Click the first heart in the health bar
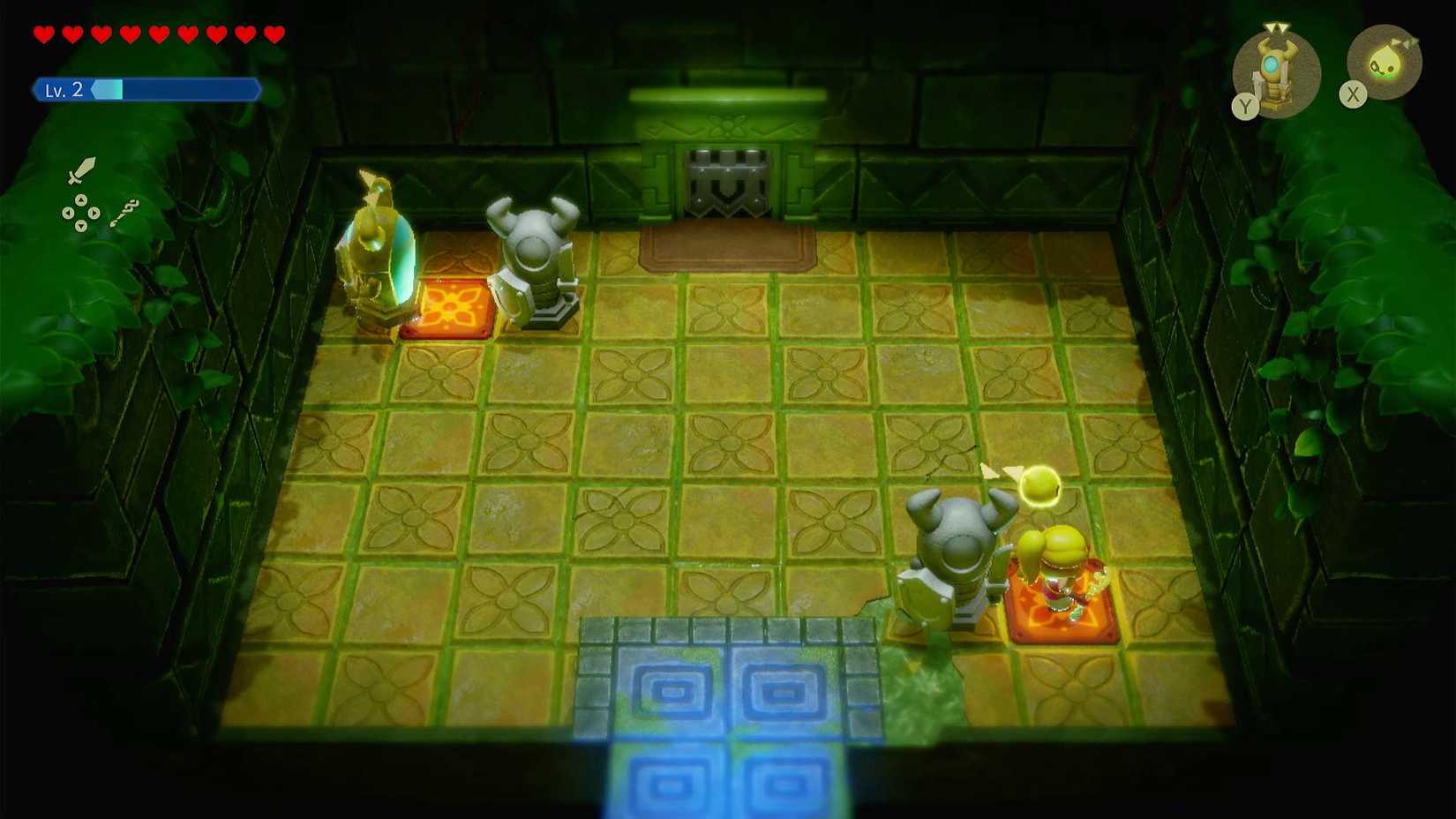The width and height of the screenshot is (1456, 819). [x=41, y=33]
